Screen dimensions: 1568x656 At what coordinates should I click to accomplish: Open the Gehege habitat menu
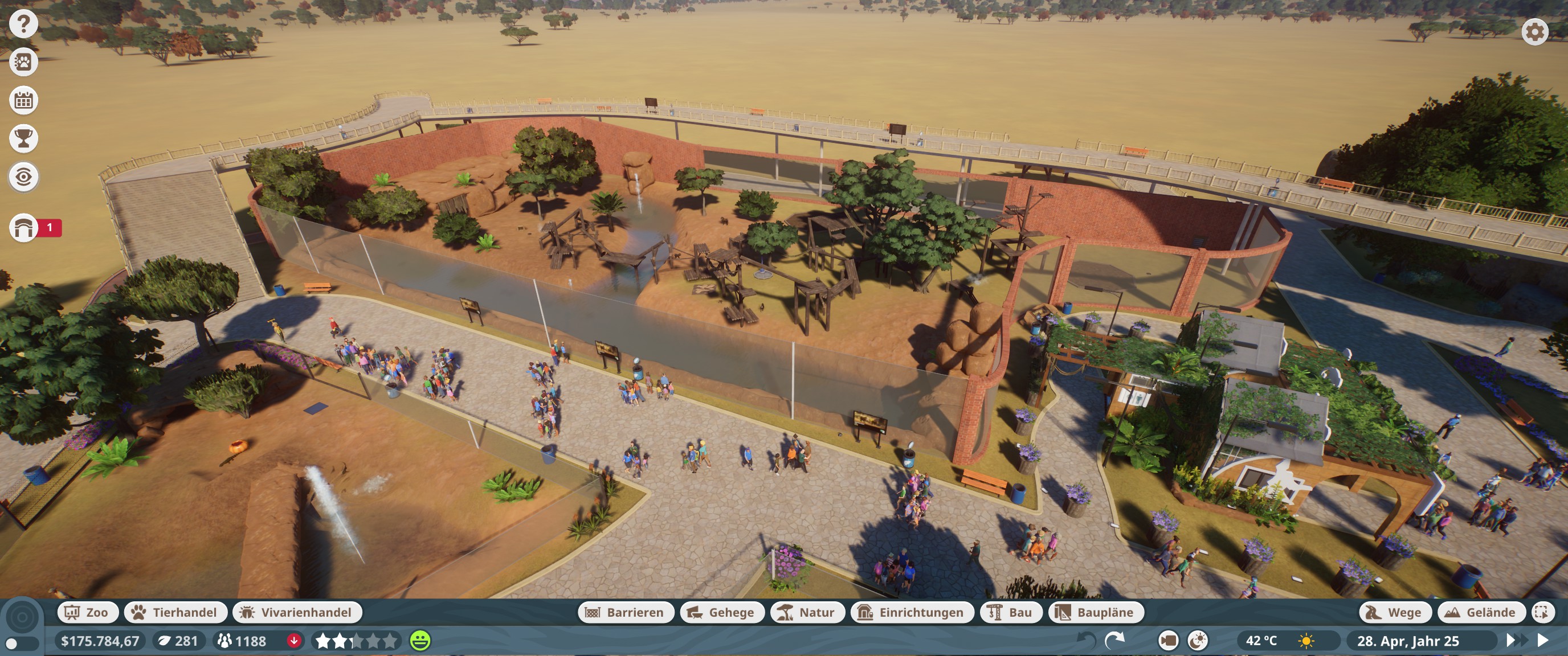tap(722, 612)
